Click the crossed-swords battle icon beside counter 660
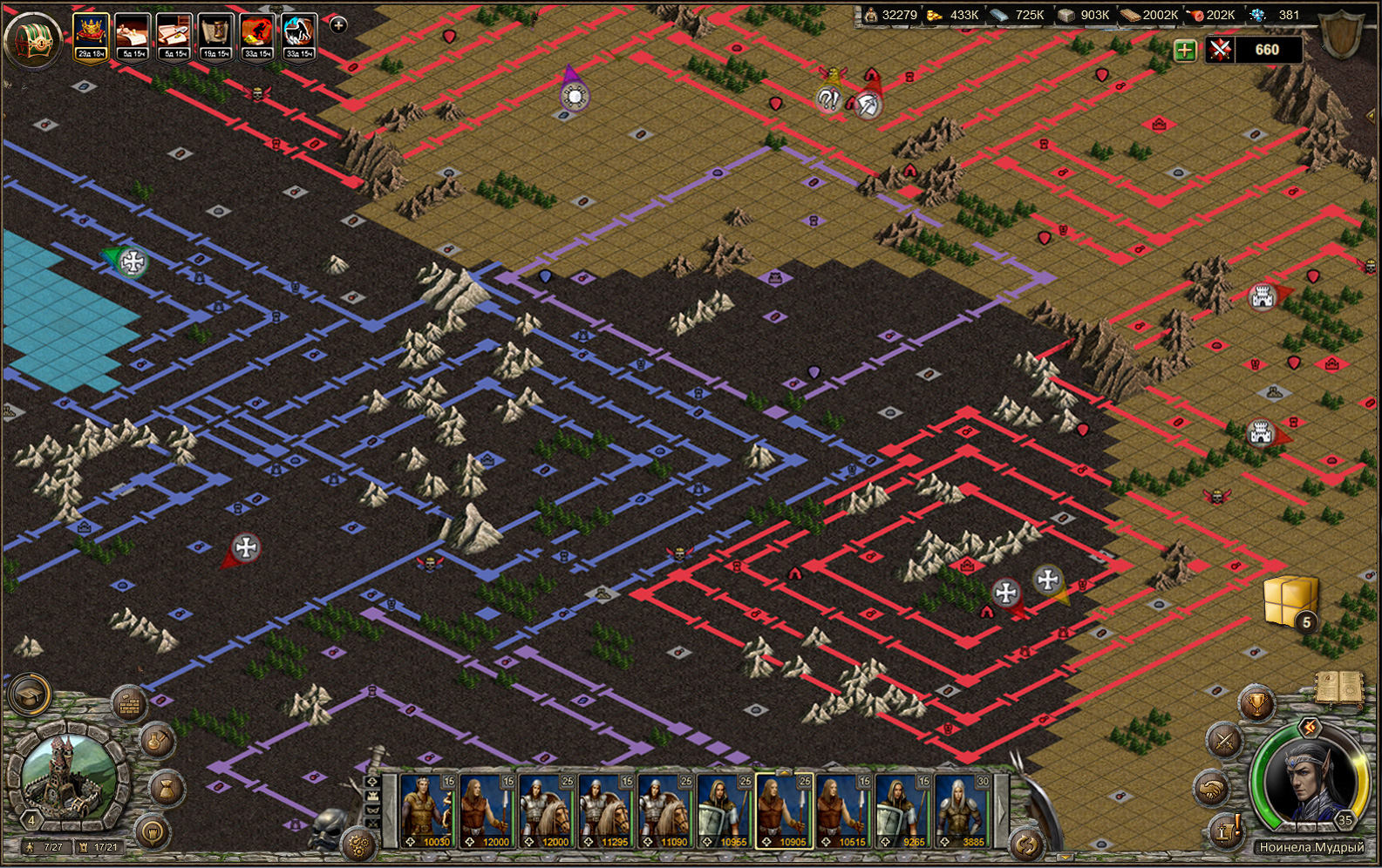Screen dimensions: 1382x868 point(1219,50)
